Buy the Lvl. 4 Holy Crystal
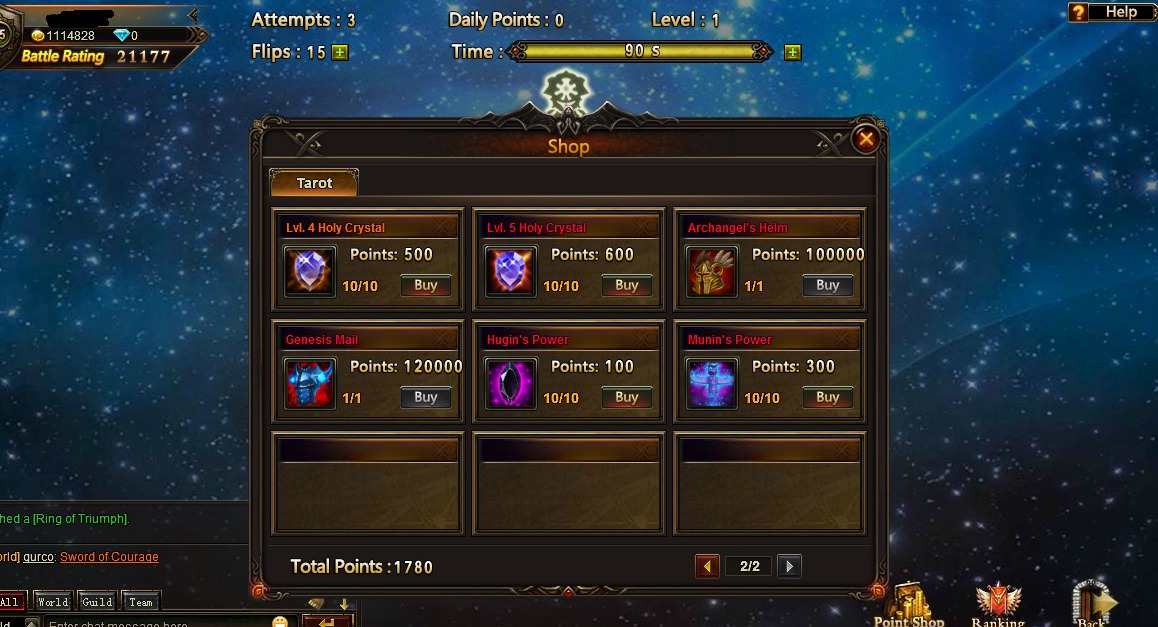 426,285
